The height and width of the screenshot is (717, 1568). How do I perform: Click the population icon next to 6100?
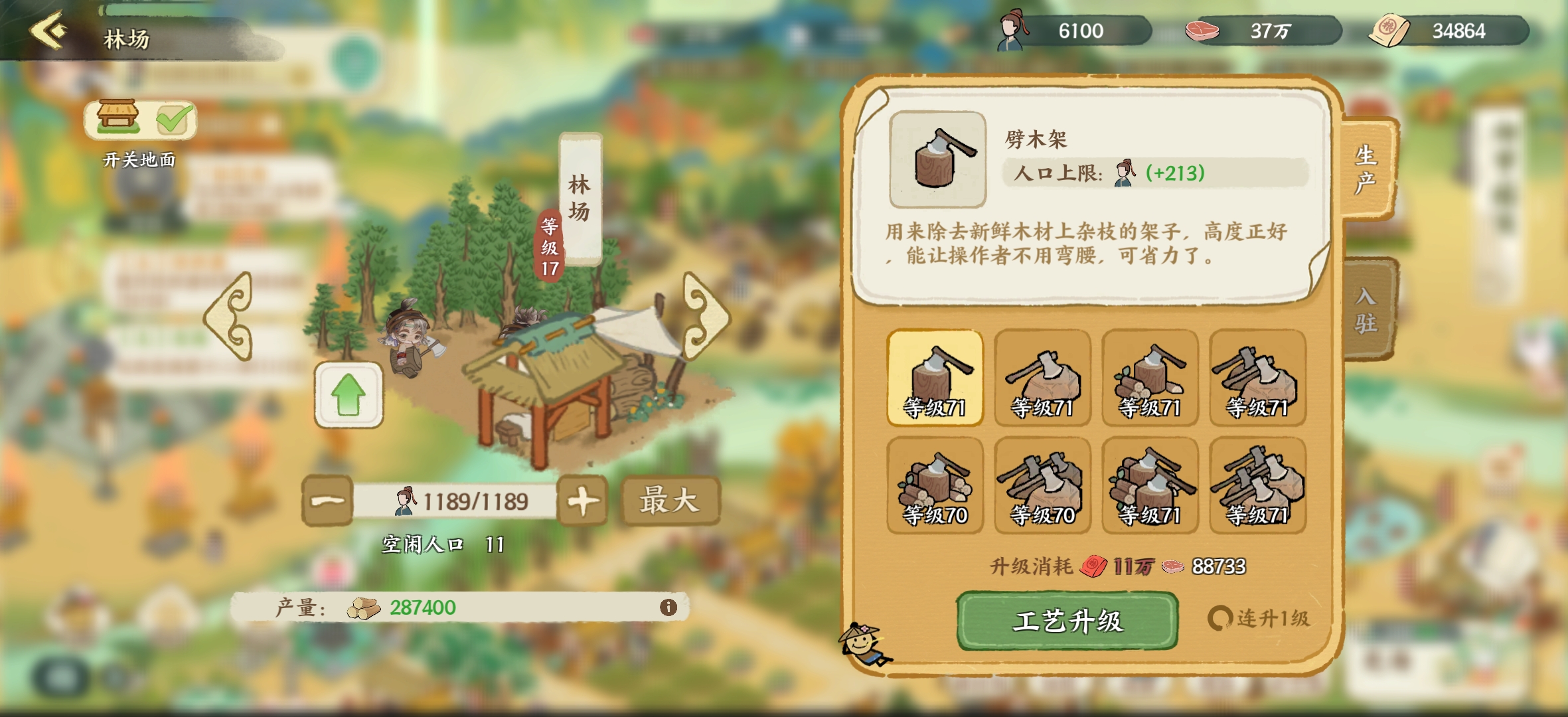point(1012,29)
